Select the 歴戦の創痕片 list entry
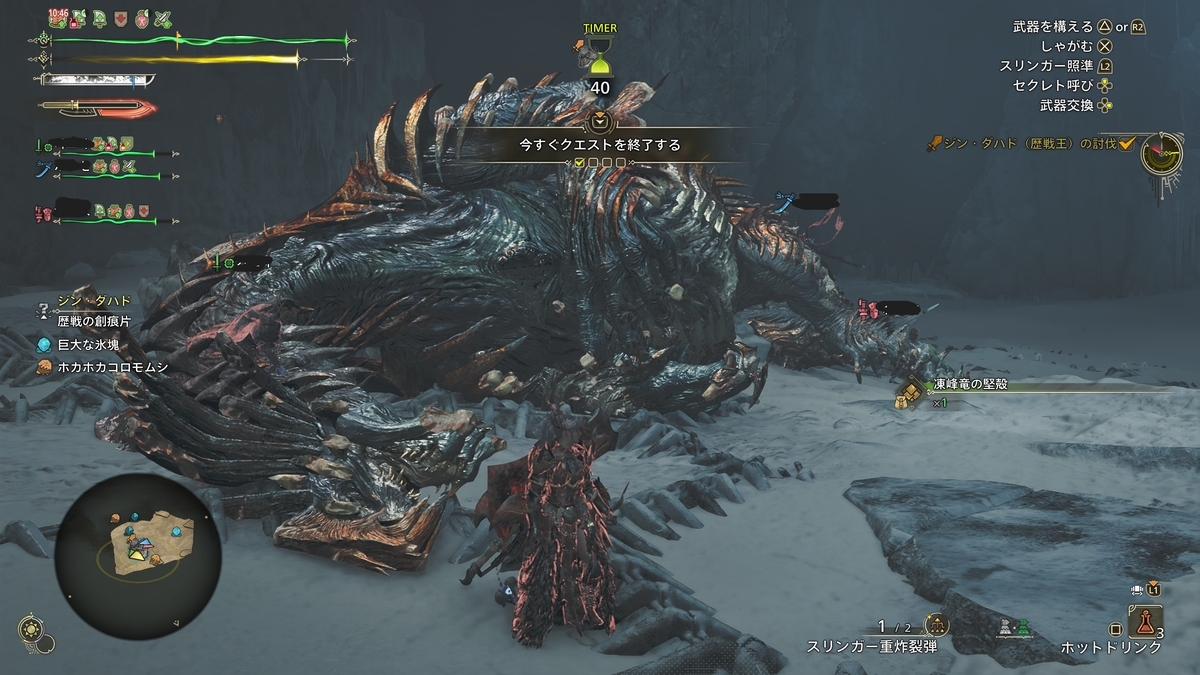This screenshot has width=1200, height=675. [94, 321]
